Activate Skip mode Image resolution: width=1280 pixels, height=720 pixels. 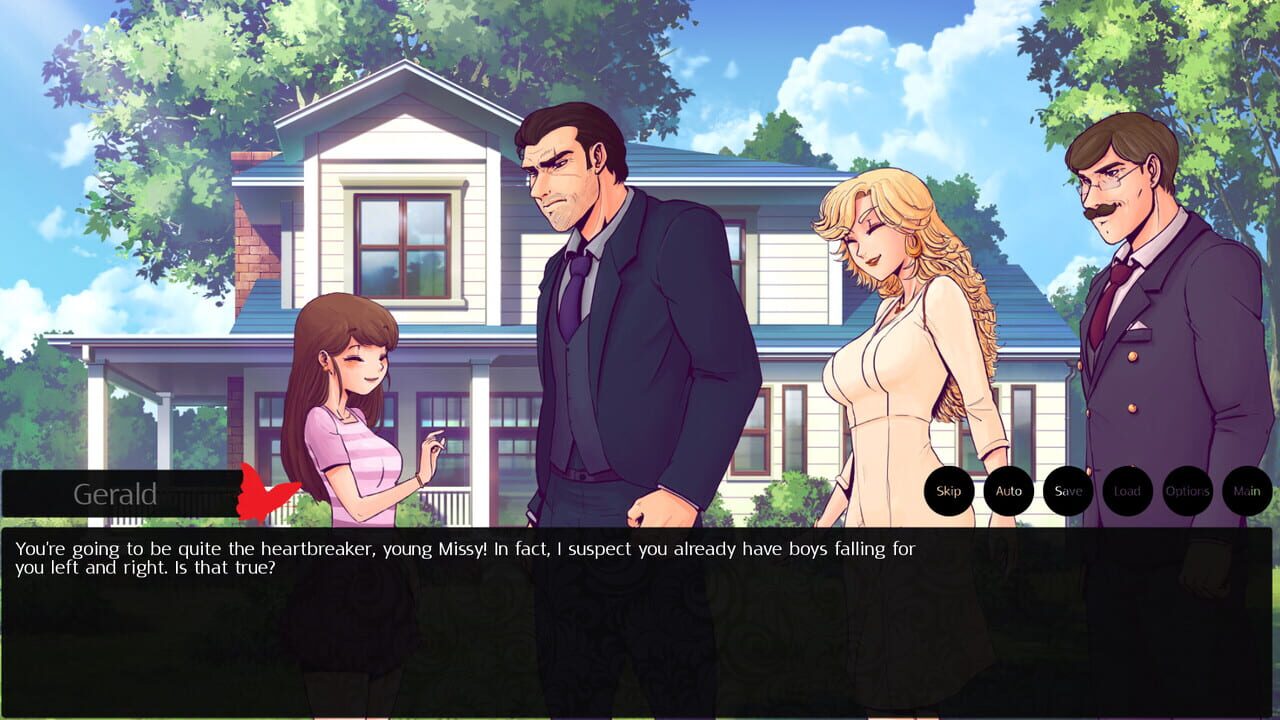point(947,491)
